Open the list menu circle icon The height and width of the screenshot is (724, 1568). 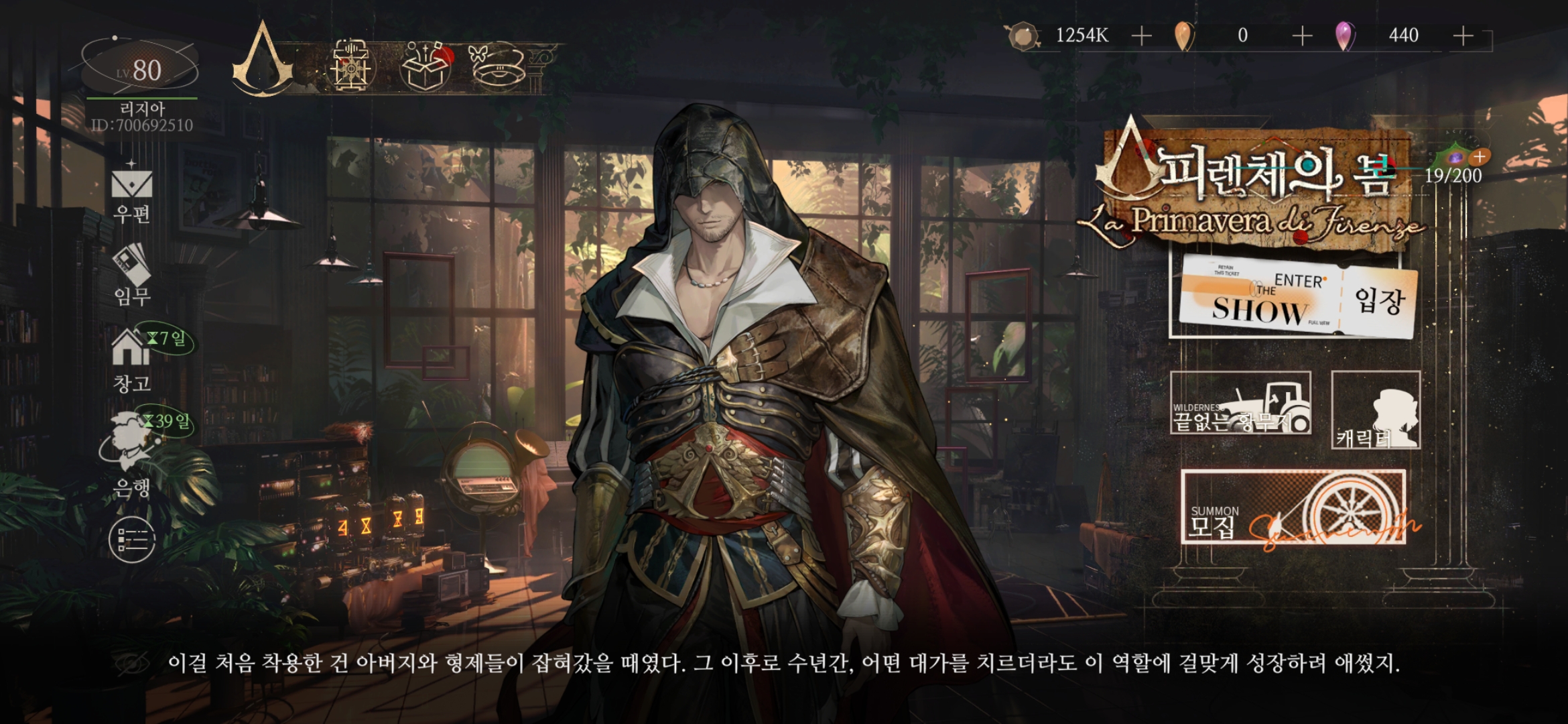tap(132, 540)
